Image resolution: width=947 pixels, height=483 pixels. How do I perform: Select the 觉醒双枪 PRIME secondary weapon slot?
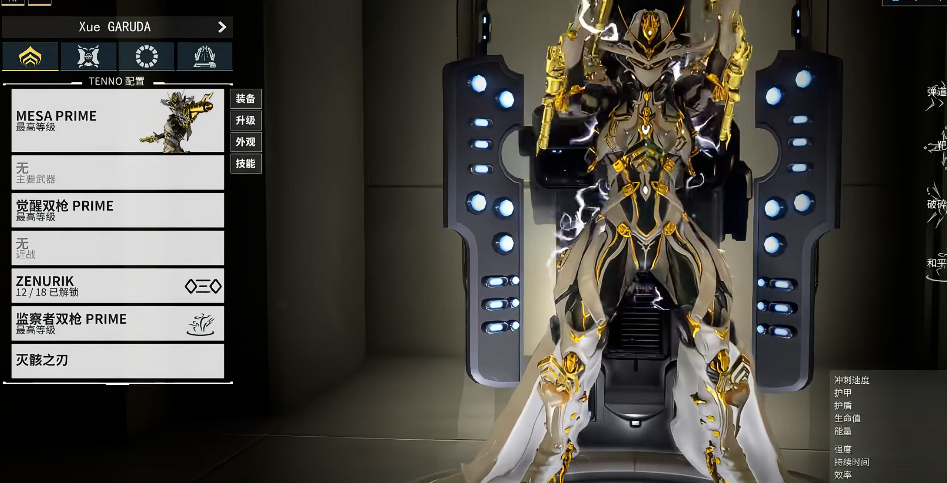coord(117,210)
